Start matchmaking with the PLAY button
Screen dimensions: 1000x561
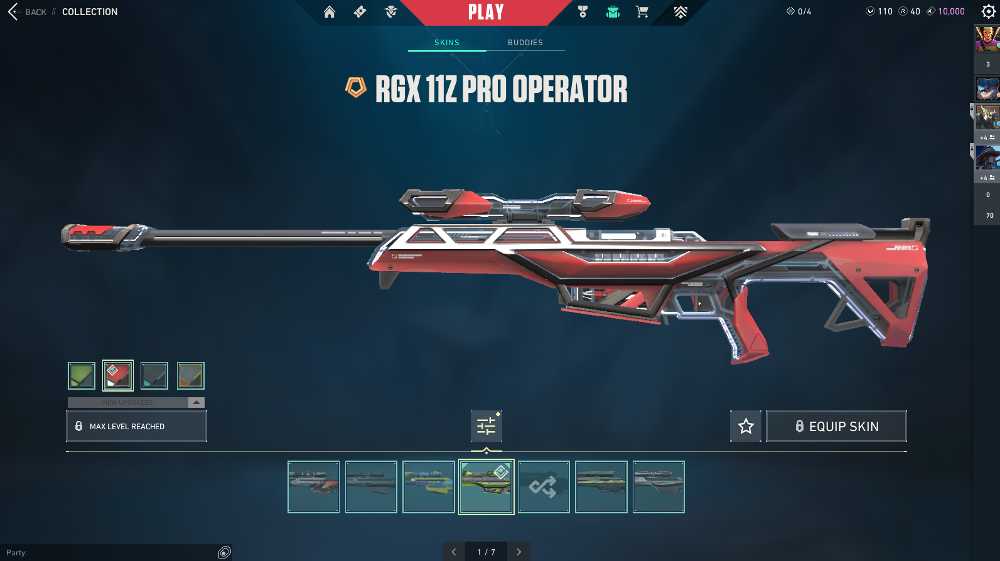(x=485, y=12)
